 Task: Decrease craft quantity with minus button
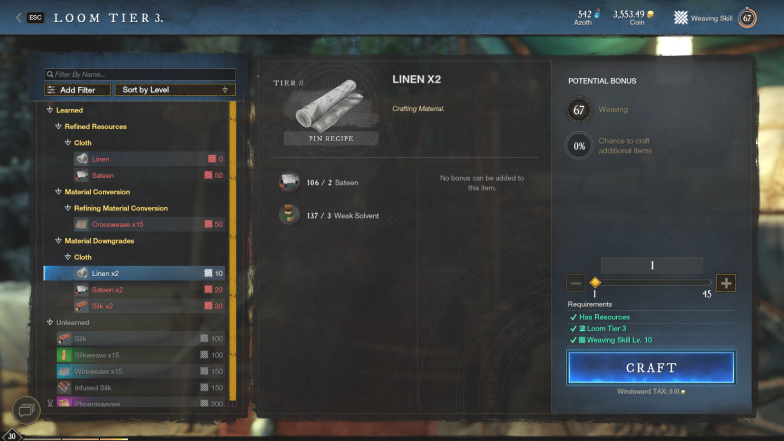click(575, 283)
